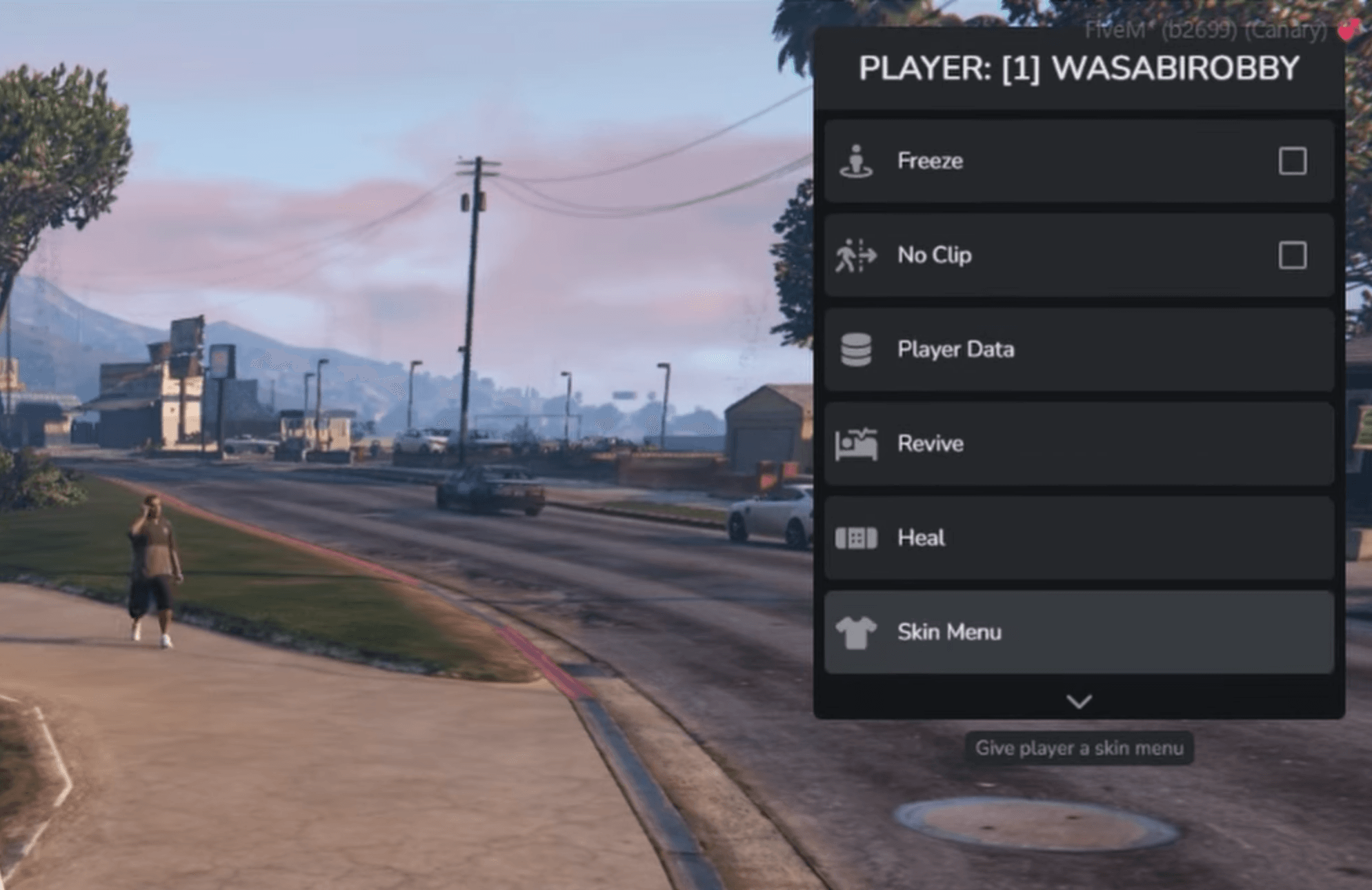Click the Player Data database icon
1372x890 pixels.
856,349
